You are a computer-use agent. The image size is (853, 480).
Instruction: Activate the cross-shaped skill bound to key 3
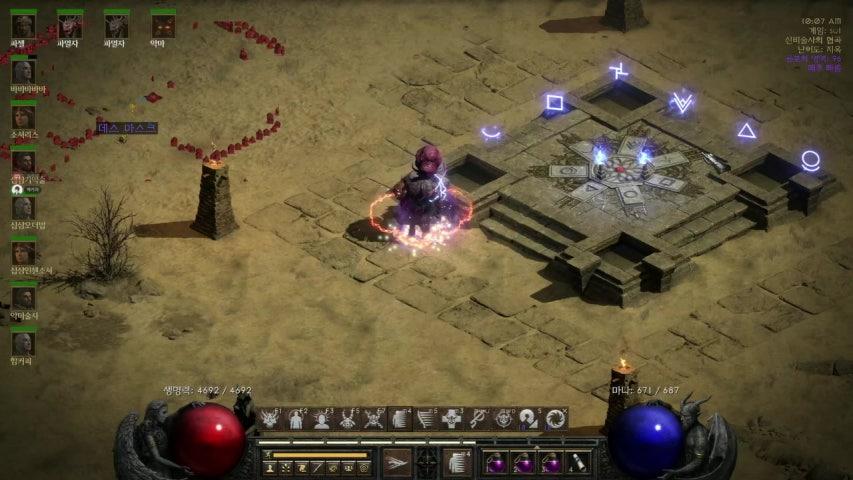click(x=452, y=419)
